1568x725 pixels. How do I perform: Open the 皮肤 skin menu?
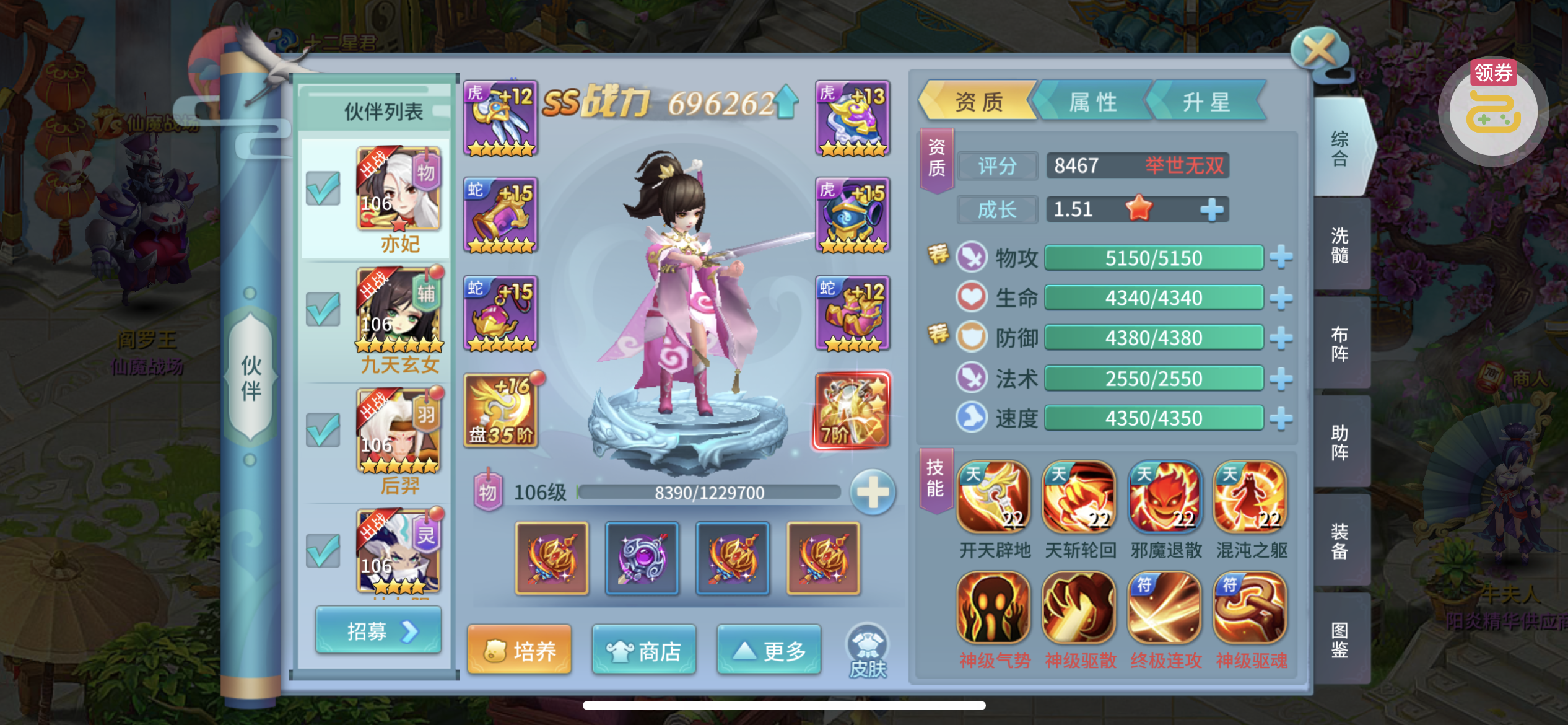(x=868, y=652)
